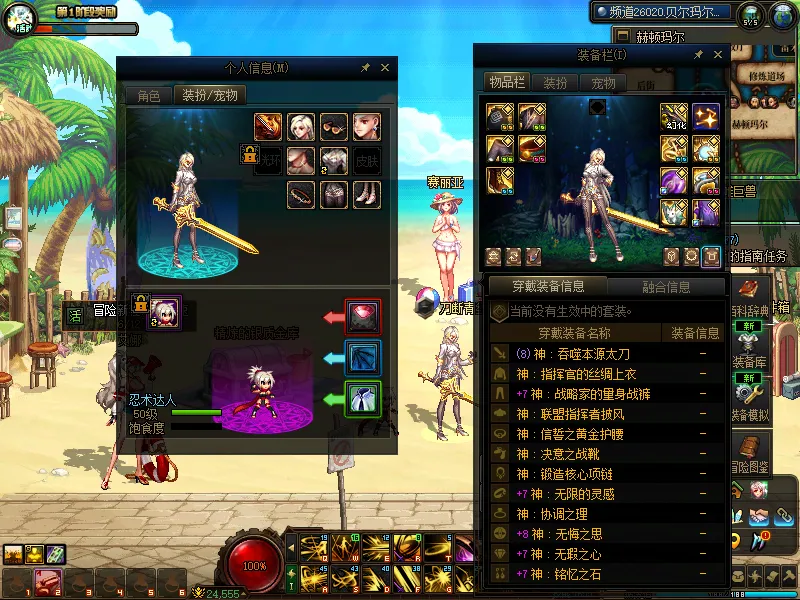Switch to the 装扮 tab in equipment window
The height and width of the screenshot is (600, 800).
coord(555,83)
